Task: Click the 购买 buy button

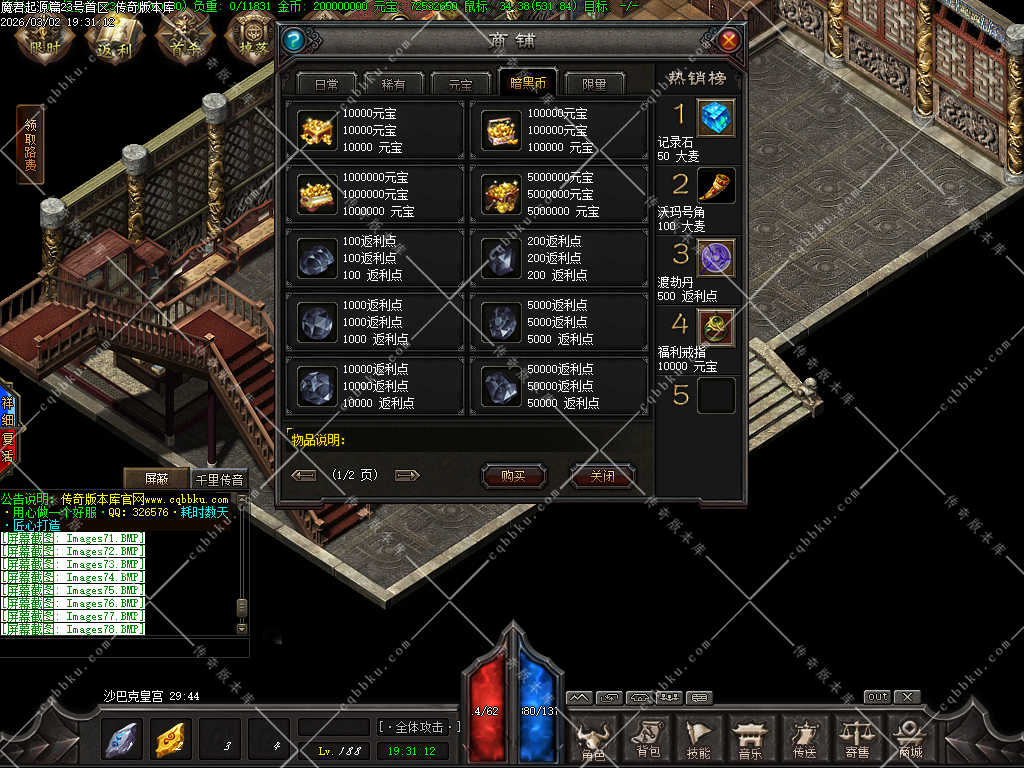Action: pyautogui.click(x=513, y=476)
